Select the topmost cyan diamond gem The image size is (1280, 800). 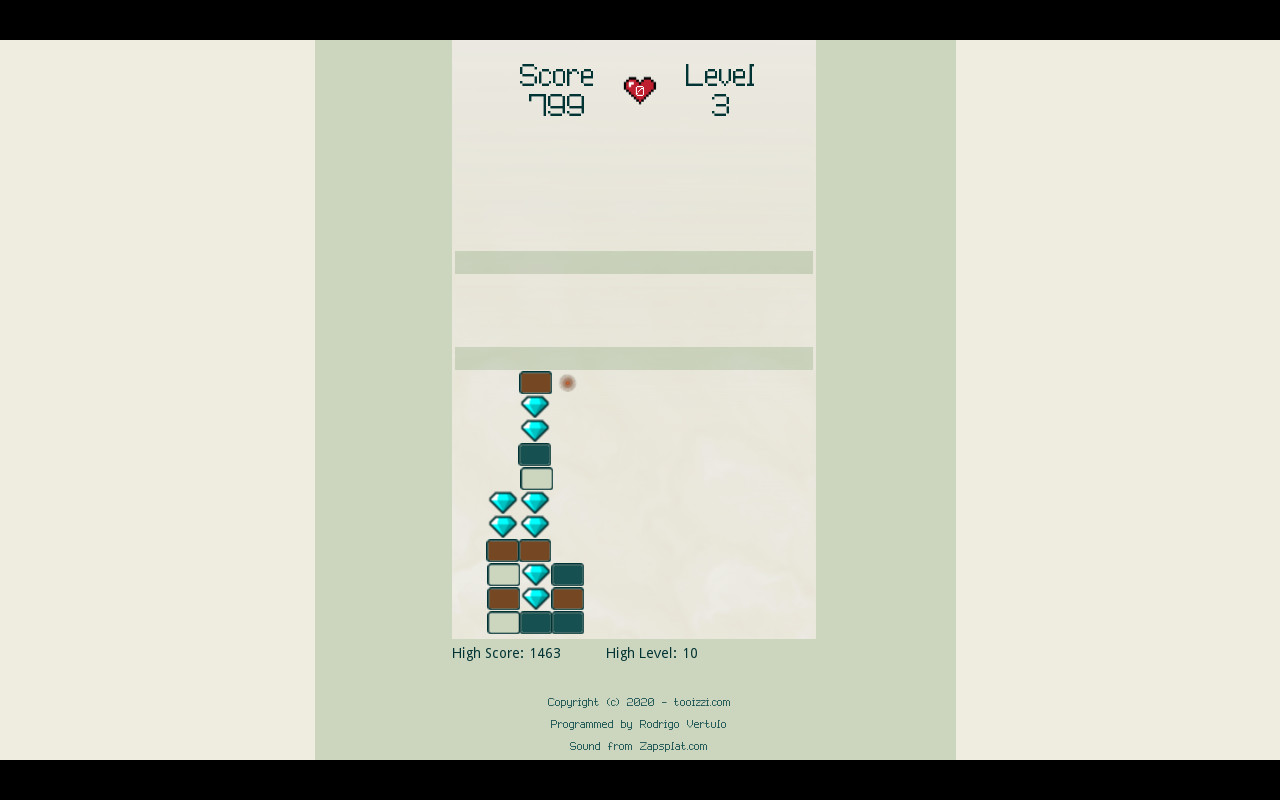(535, 406)
